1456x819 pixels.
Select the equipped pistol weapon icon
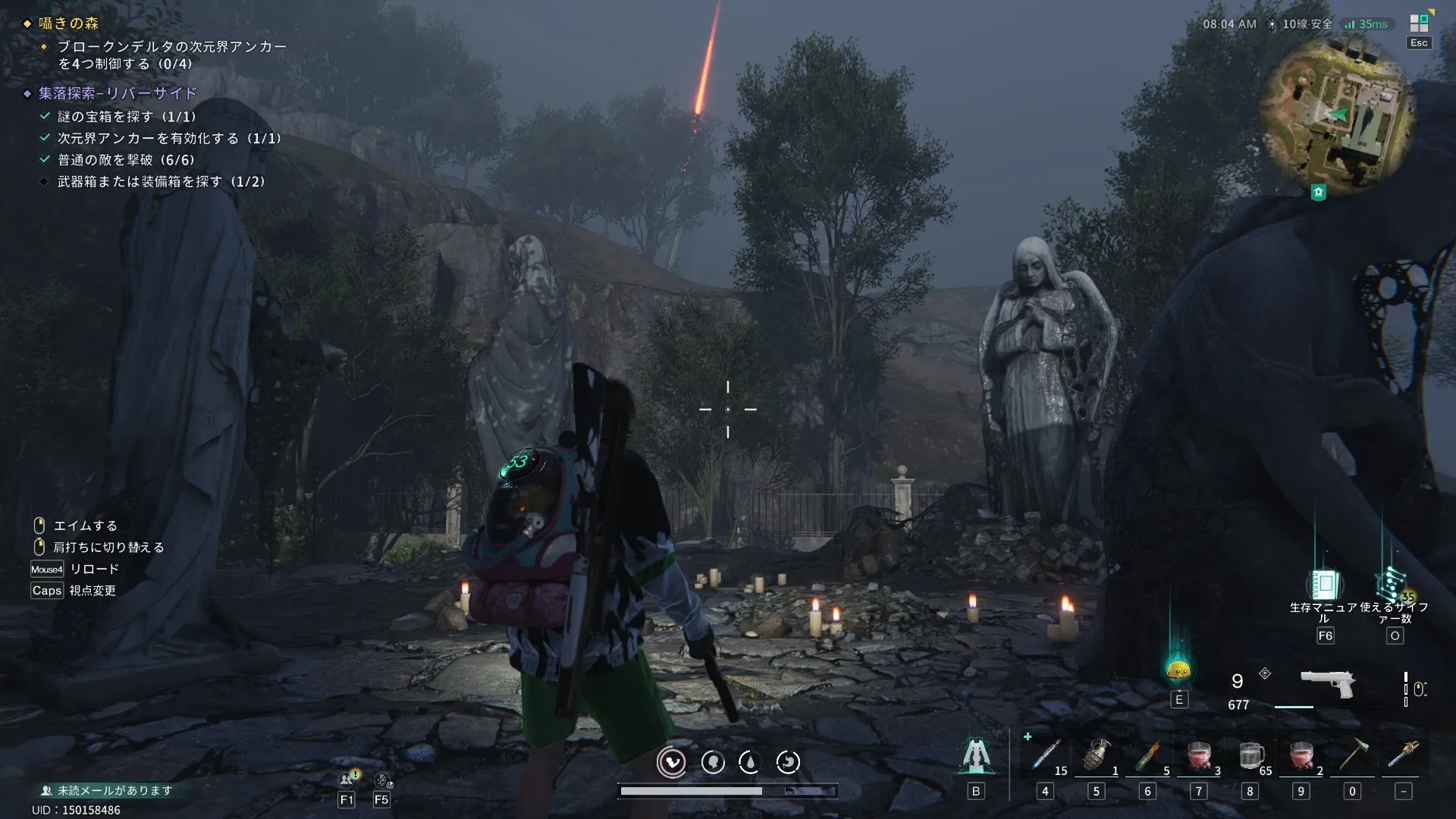pyautogui.click(x=1328, y=682)
